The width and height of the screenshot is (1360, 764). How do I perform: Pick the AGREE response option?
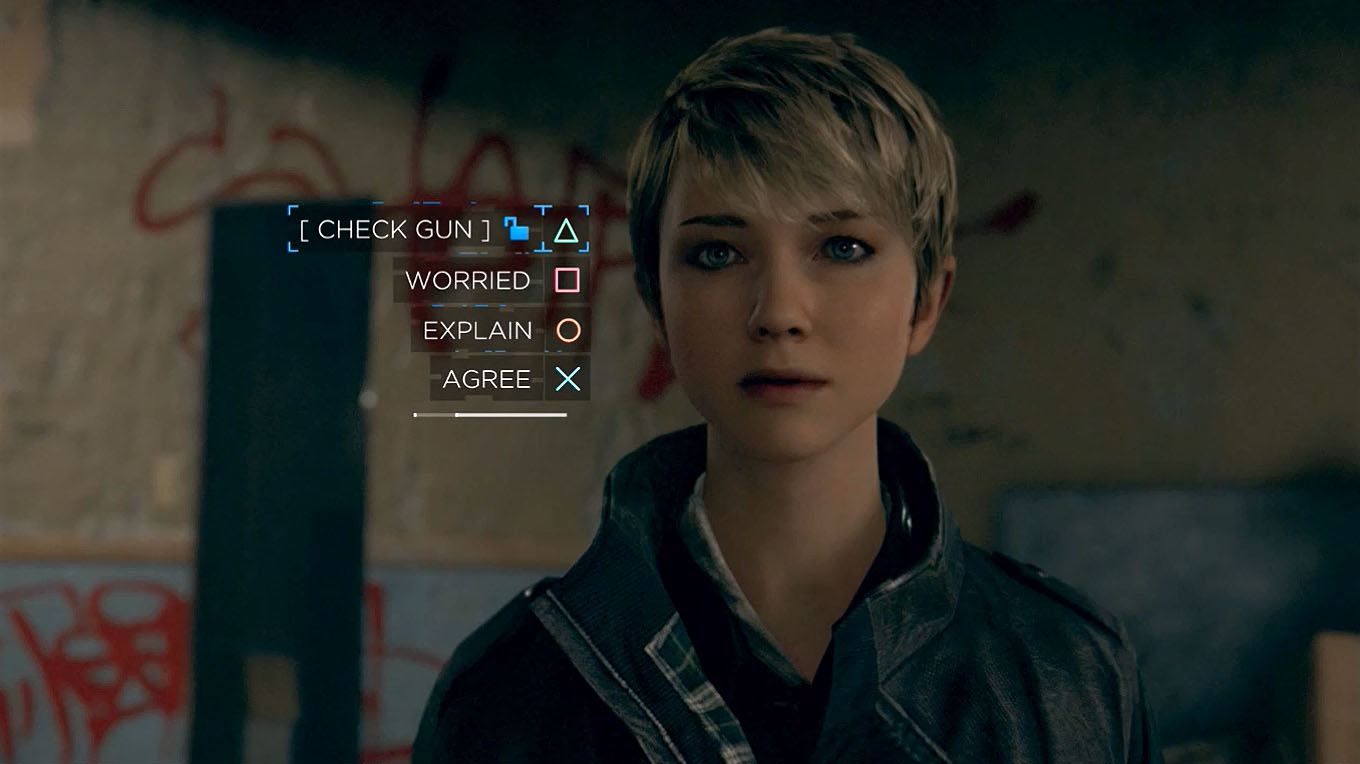pos(487,379)
